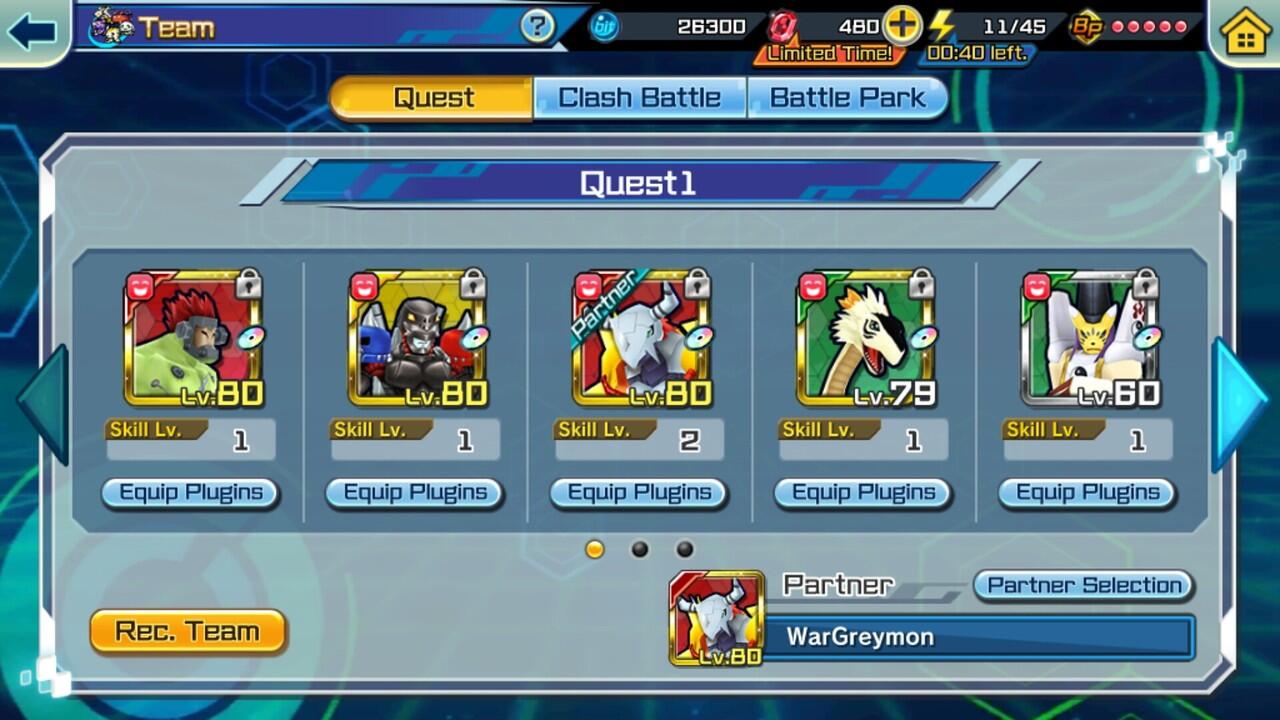Show the previous team with left arrow
The image size is (1280, 720).
tap(45, 403)
